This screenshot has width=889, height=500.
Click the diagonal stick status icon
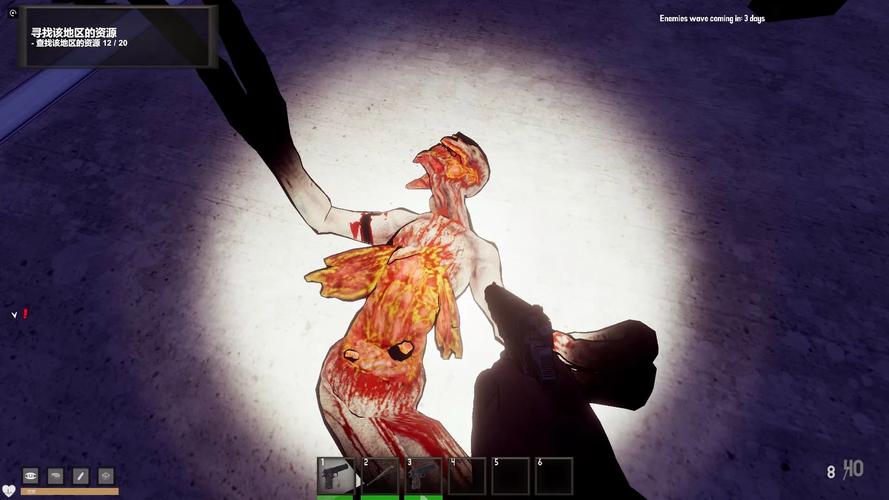coord(80,475)
